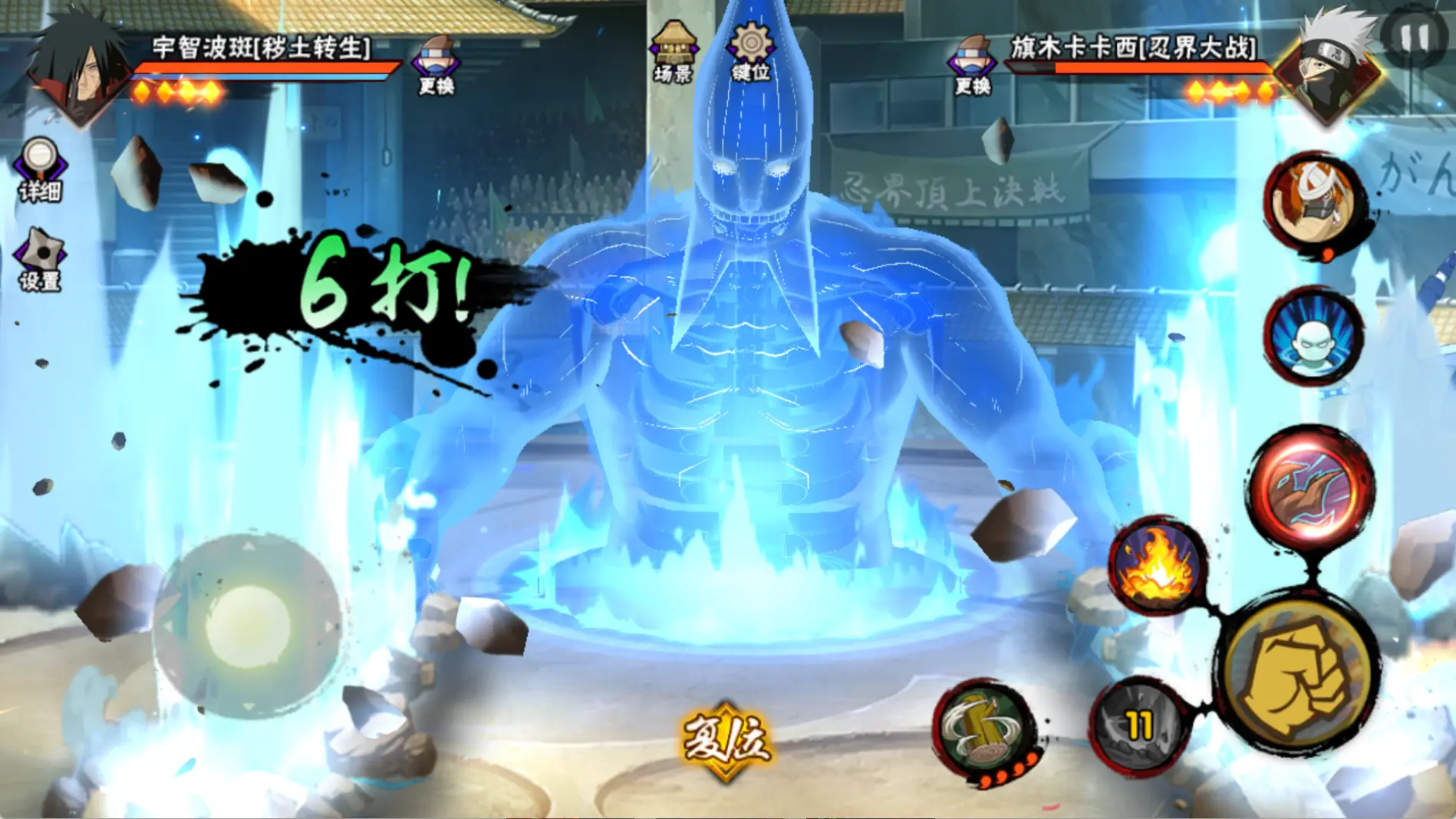Open the 设置 shuriken settings
The width and height of the screenshot is (1456, 819).
pyautogui.click(x=40, y=259)
